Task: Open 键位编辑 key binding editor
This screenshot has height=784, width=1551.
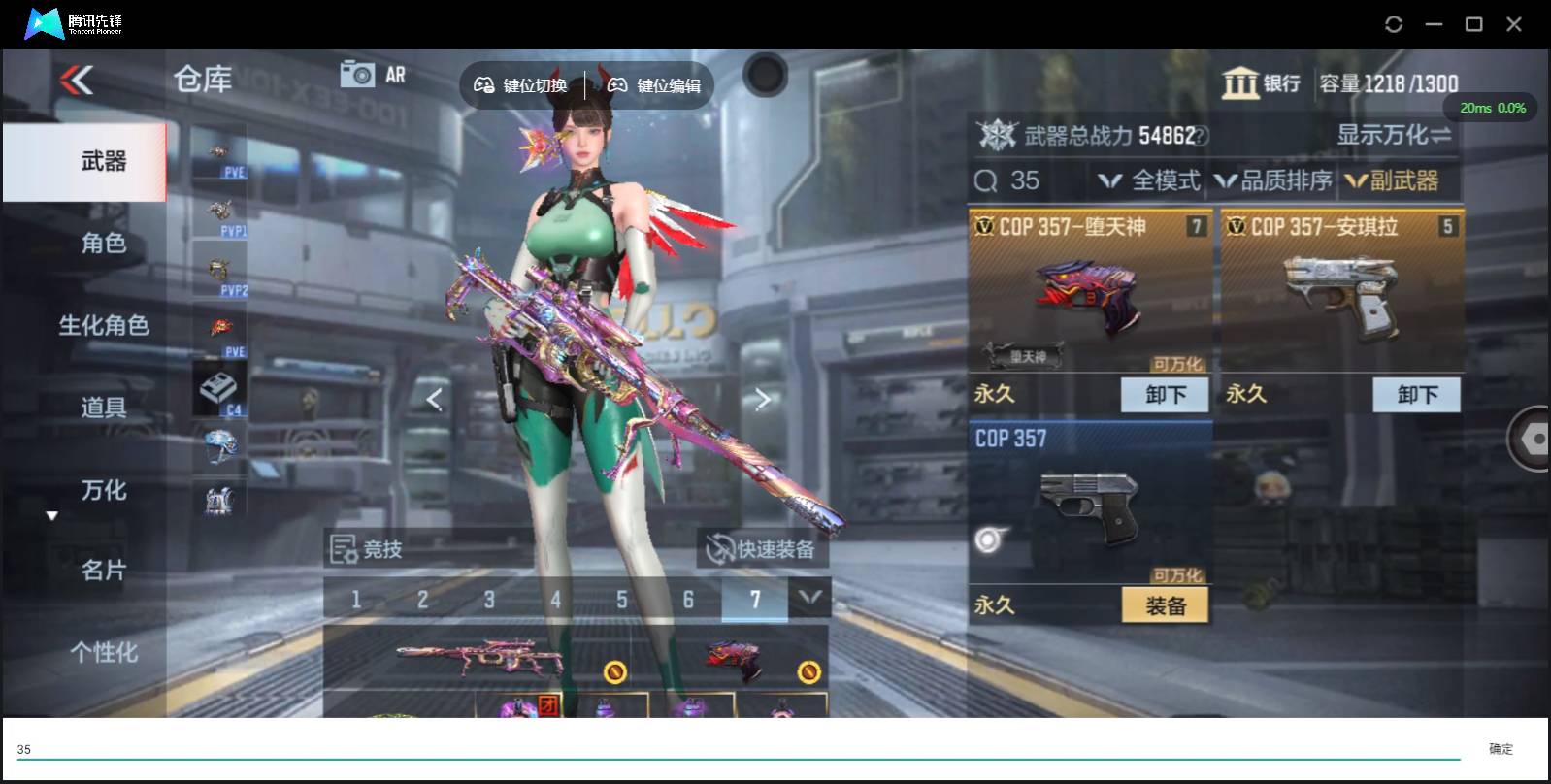Action: coord(656,84)
